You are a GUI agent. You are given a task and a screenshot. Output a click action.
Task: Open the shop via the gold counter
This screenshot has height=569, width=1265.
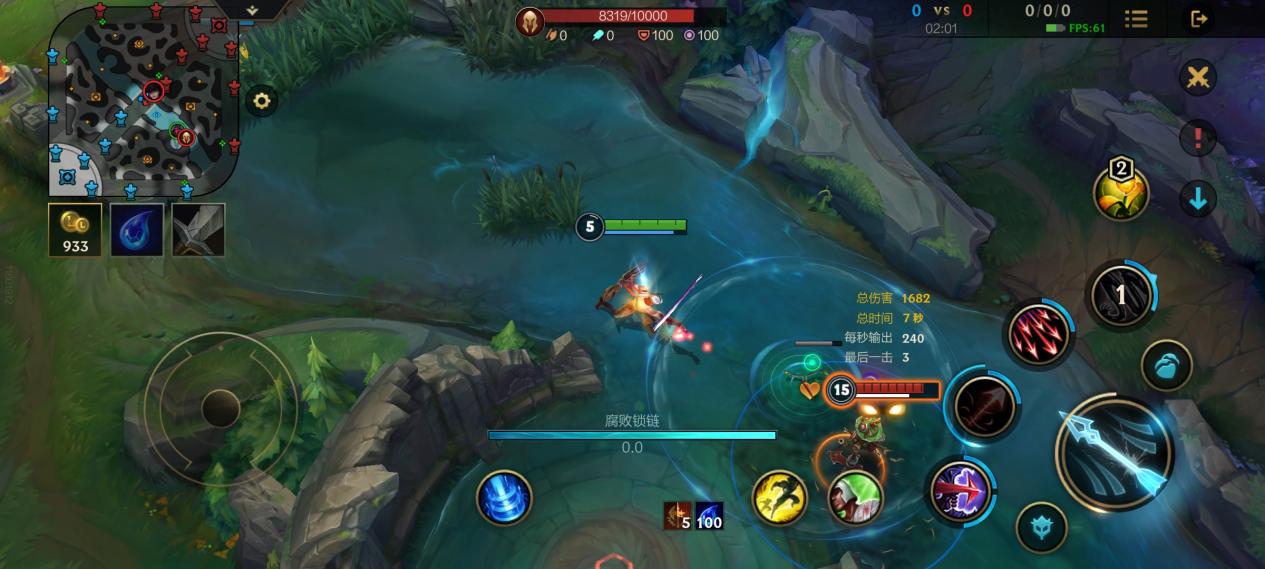point(75,230)
